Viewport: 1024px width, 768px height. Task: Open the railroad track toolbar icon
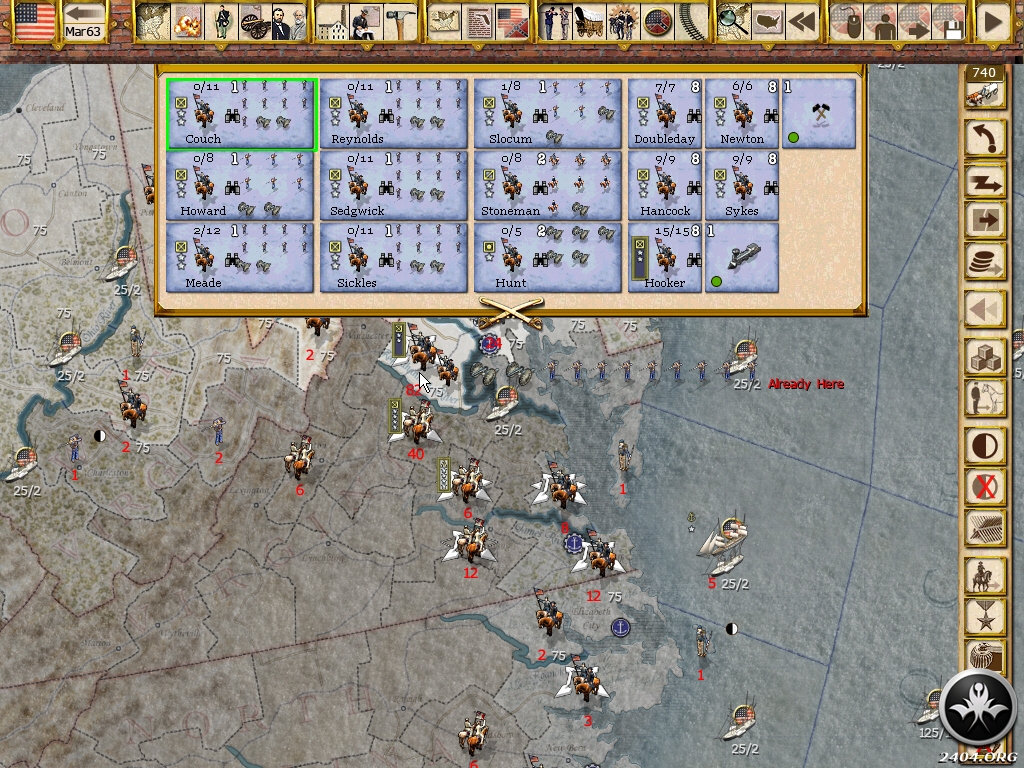(x=688, y=22)
